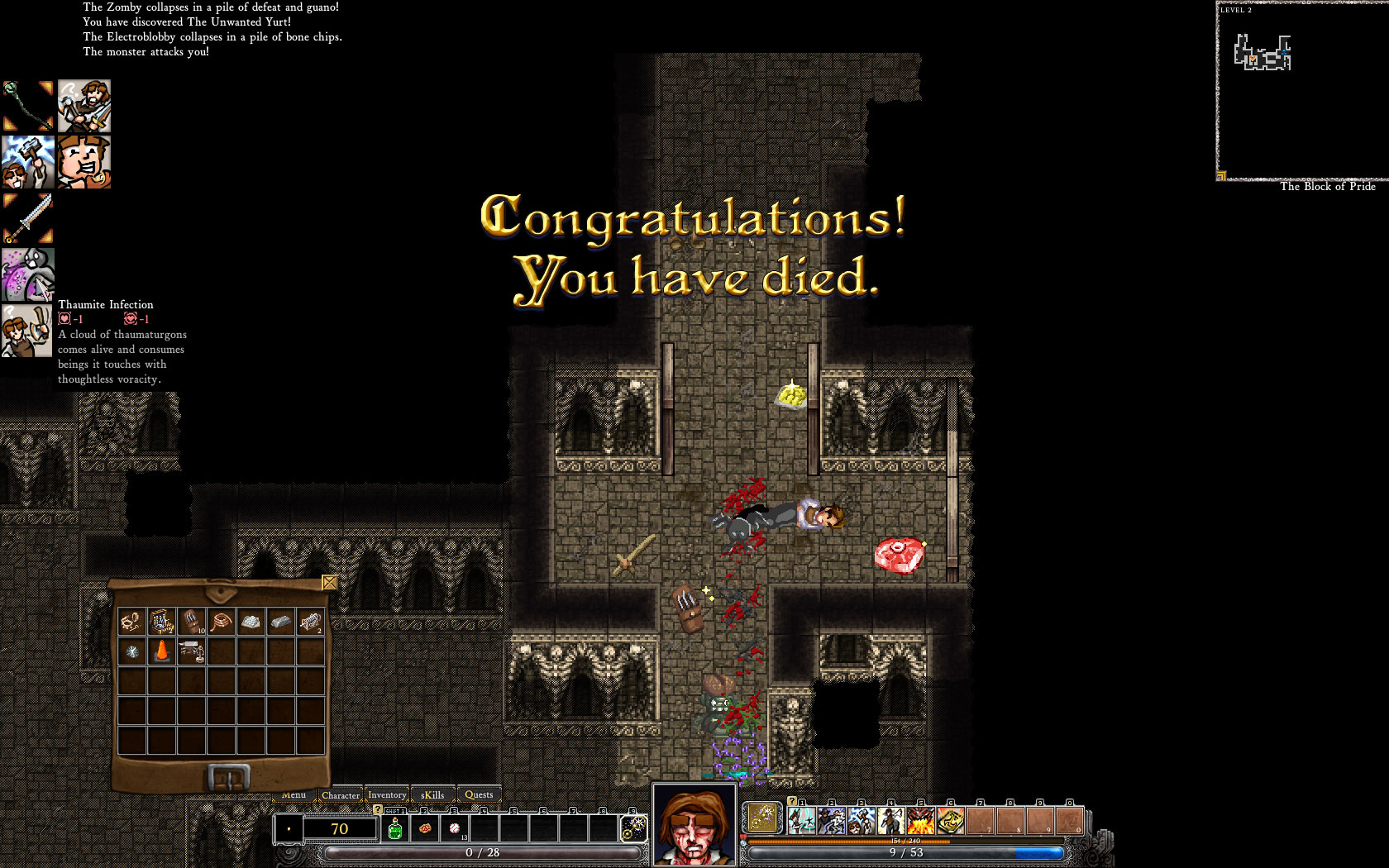Open the sKills tab
1389x868 pixels.
point(432,795)
